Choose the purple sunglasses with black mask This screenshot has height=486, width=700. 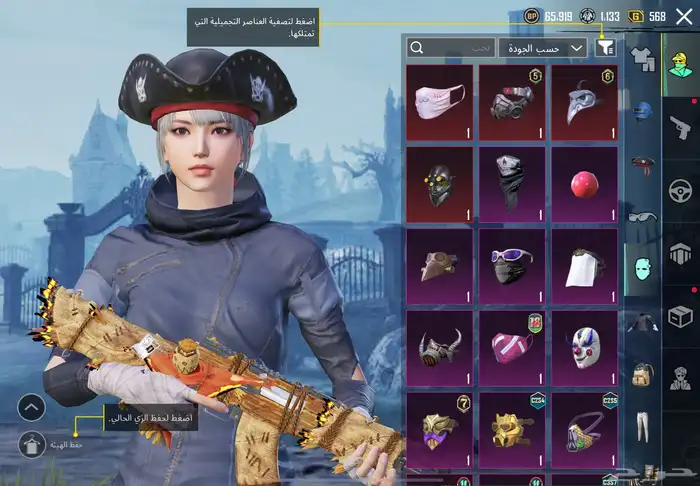coord(512,265)
